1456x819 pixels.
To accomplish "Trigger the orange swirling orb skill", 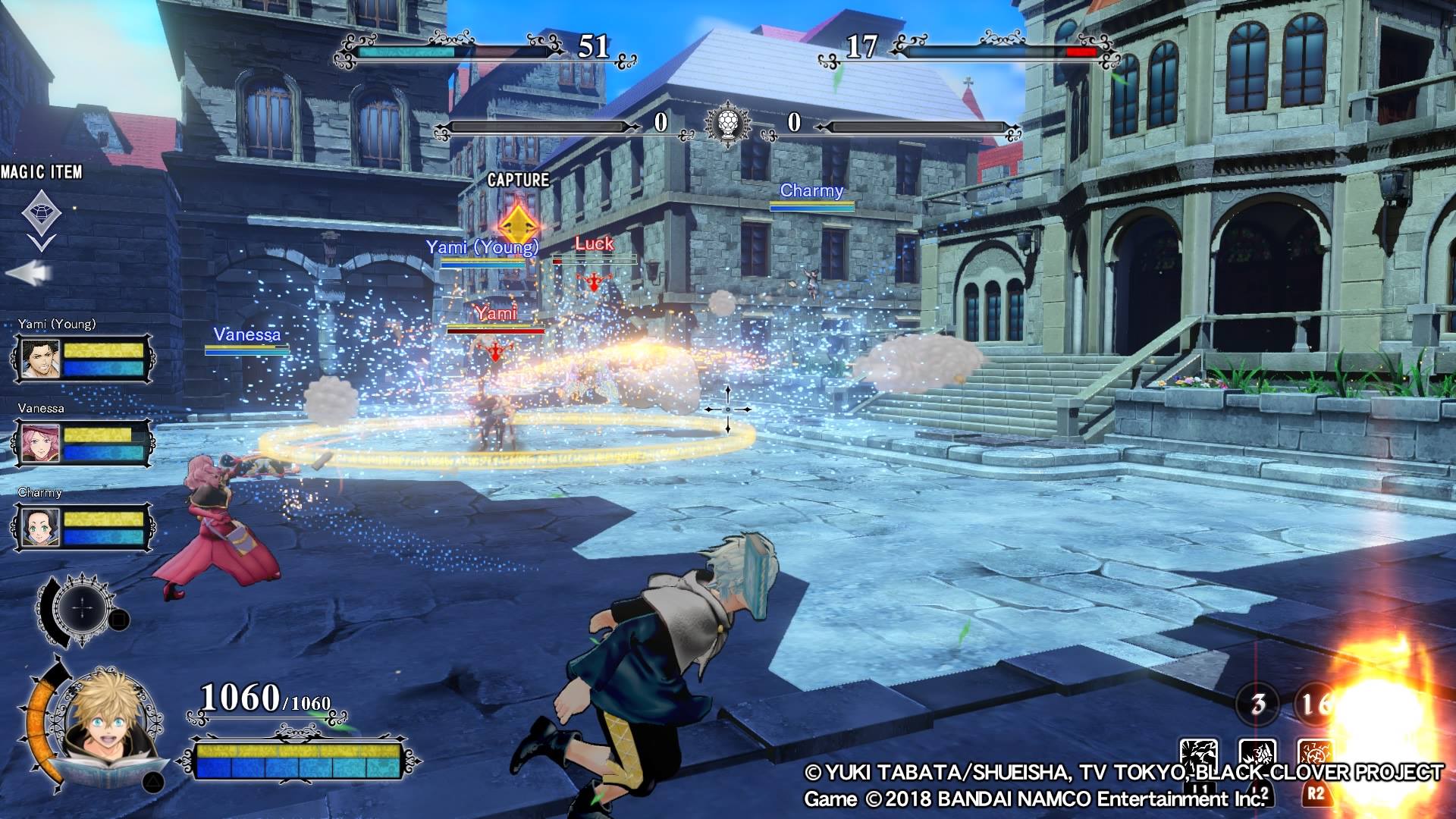I will point(1316,757).
